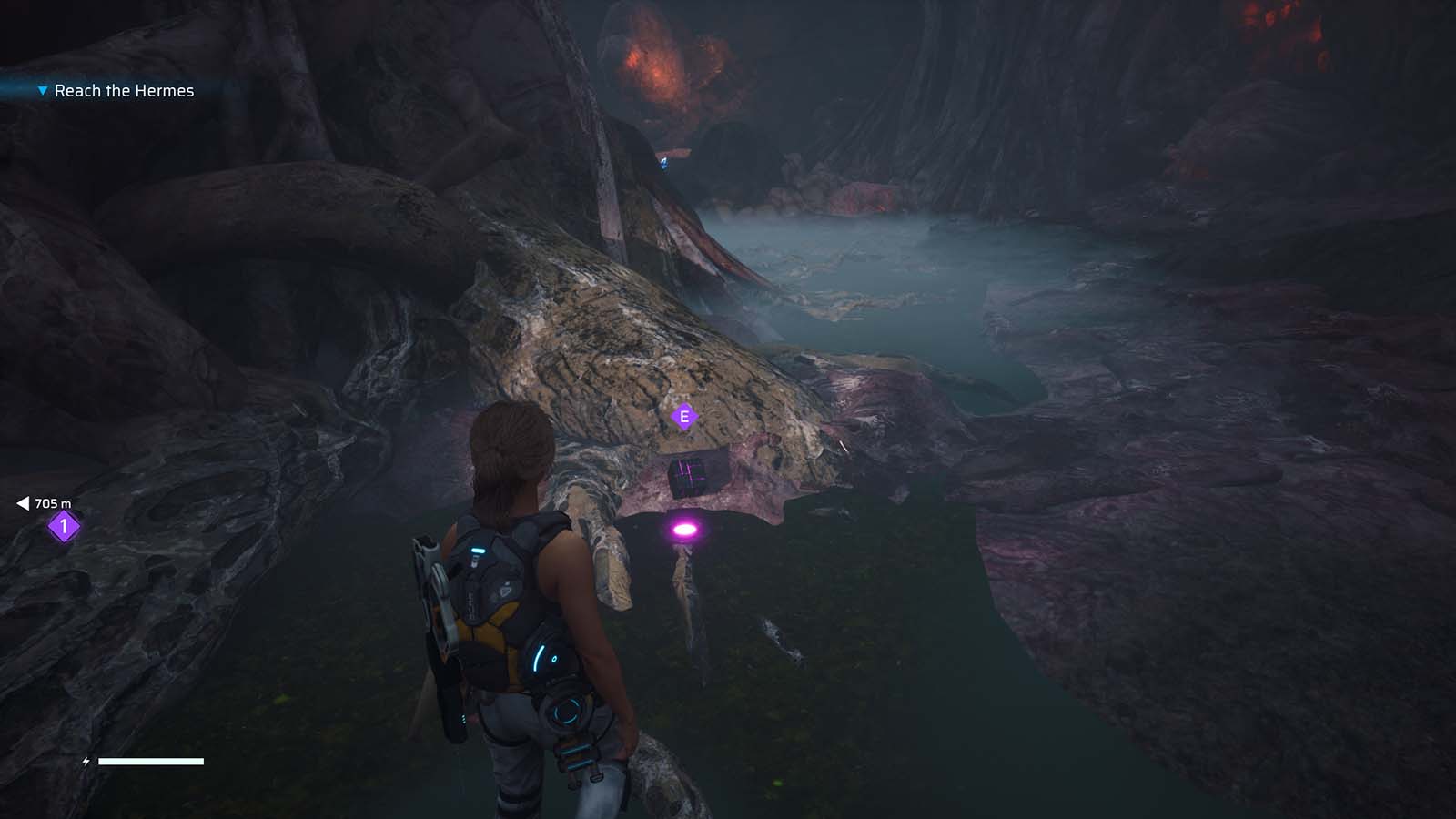This screenshot has width=1456, height=819.
Task: Toggle the pink interaction light on
Action: click(x=682, y=529)
